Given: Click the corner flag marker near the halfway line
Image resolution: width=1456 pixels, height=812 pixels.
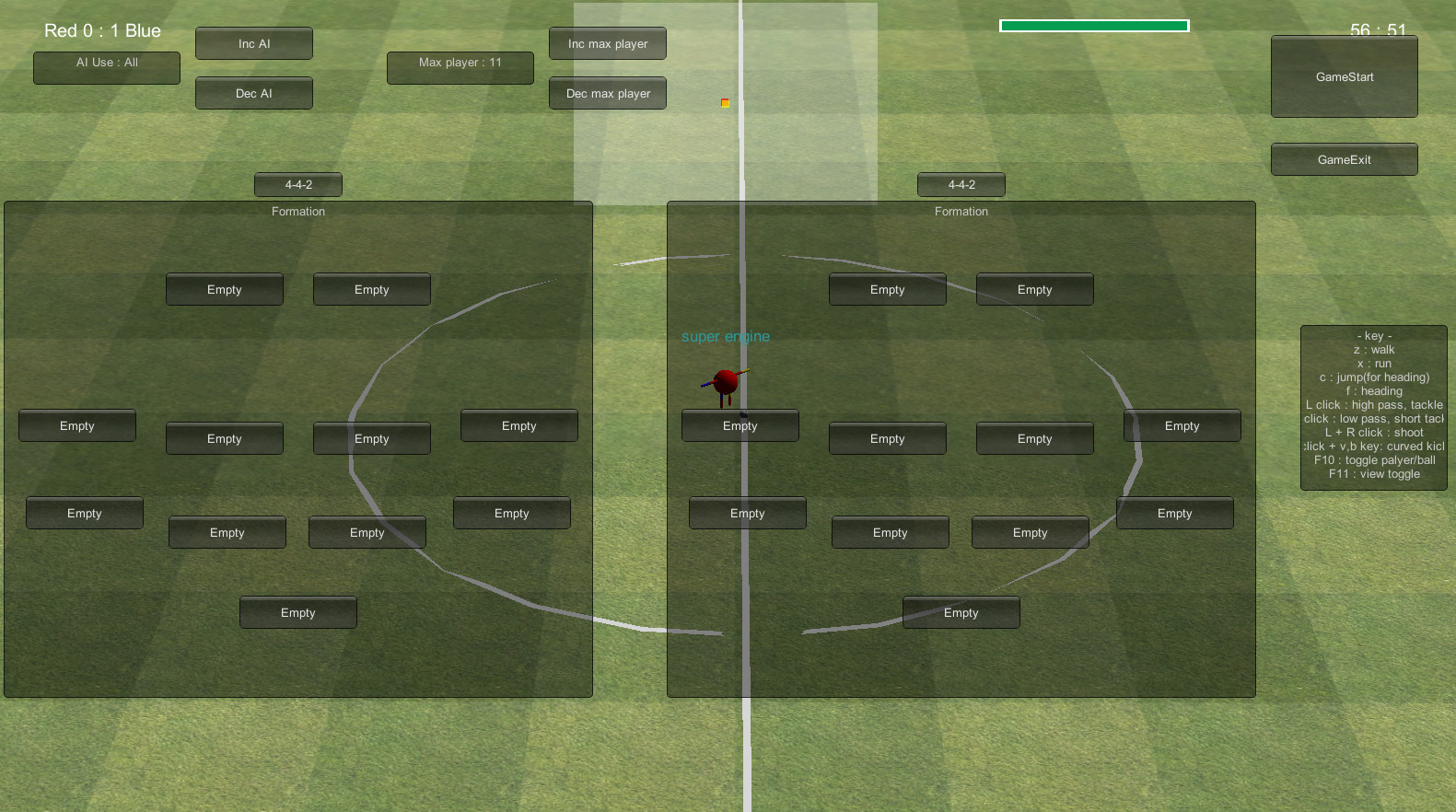Looking at the screenshot, I should pos(724,103).
